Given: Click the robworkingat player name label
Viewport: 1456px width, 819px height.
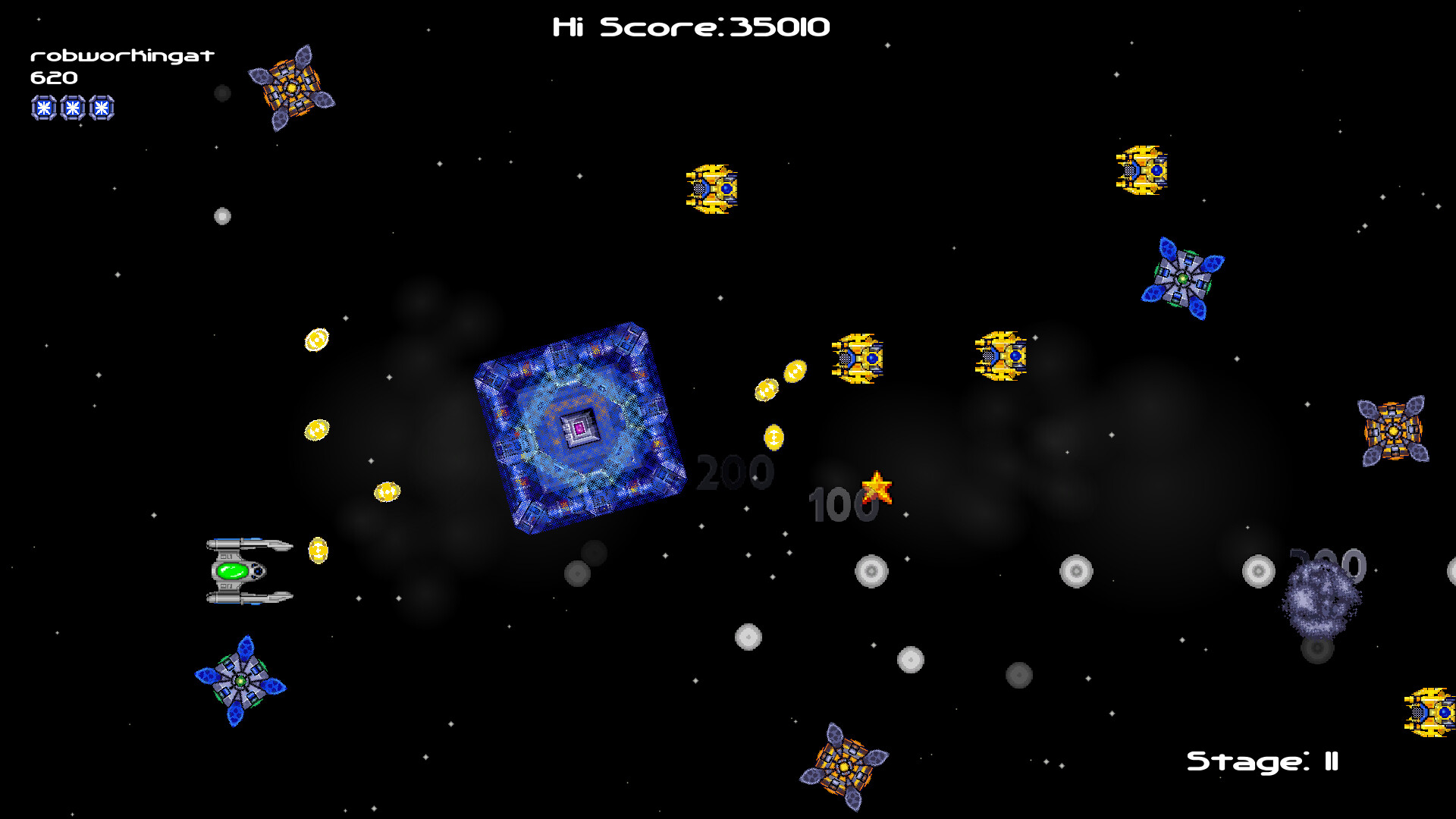Looking at the screenshot, I should tap(123, 55).
